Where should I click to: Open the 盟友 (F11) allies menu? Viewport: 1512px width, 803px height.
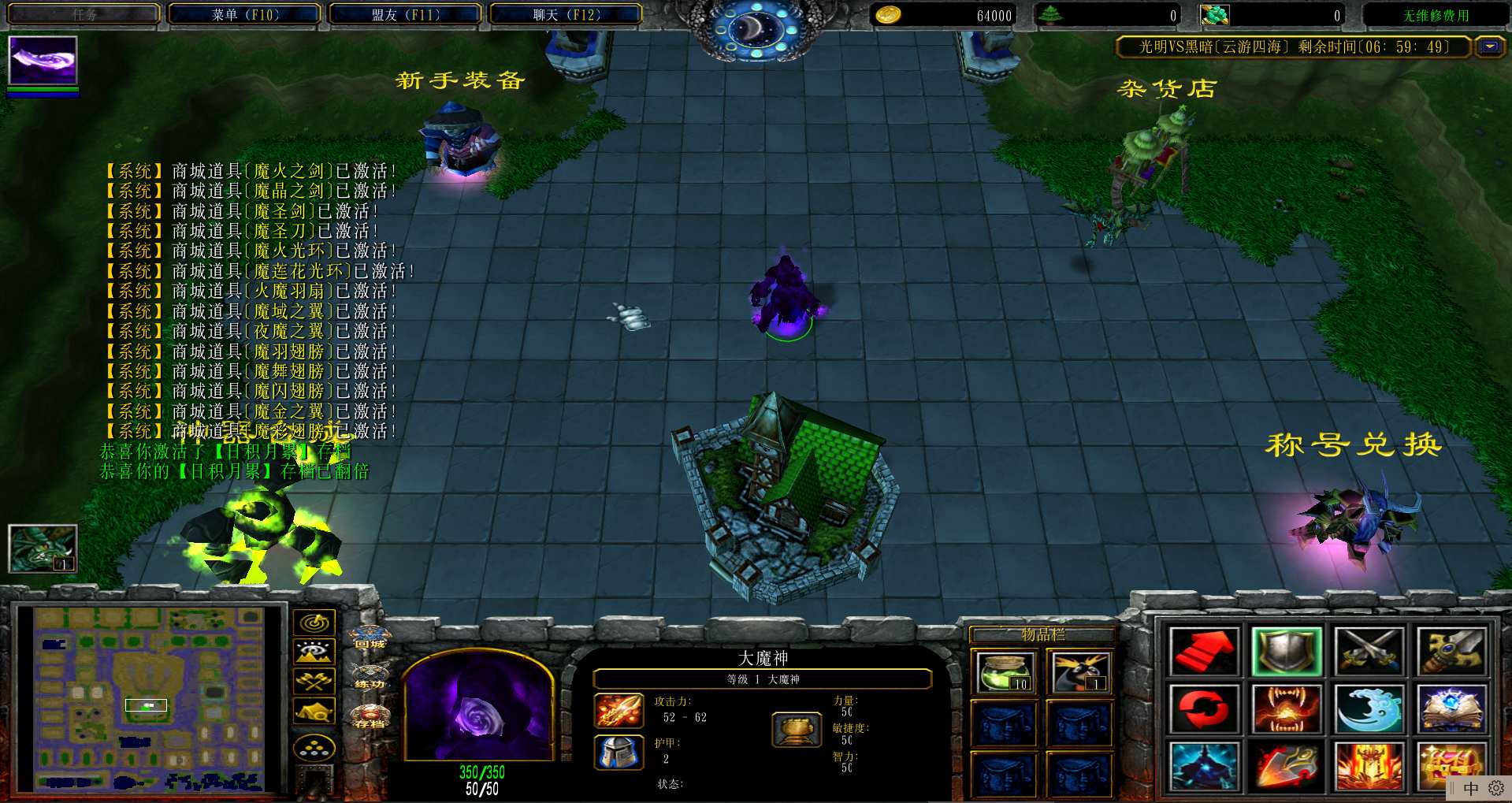coord(405,14)
